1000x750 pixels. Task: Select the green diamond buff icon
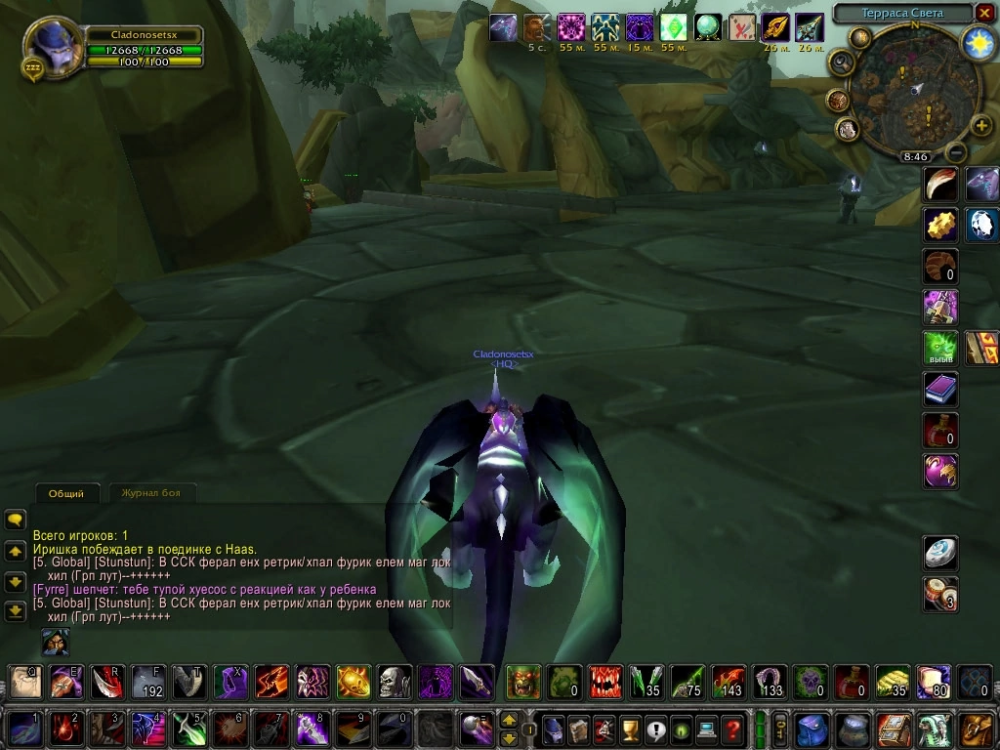click(673, 28)
